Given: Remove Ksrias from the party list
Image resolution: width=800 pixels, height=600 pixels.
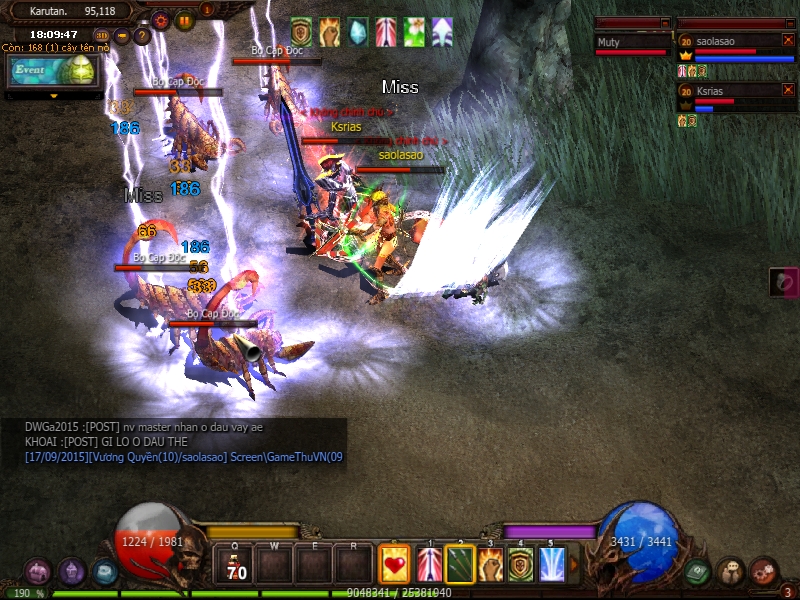Looking at the screenshot, I should click(x=788, y=90).
